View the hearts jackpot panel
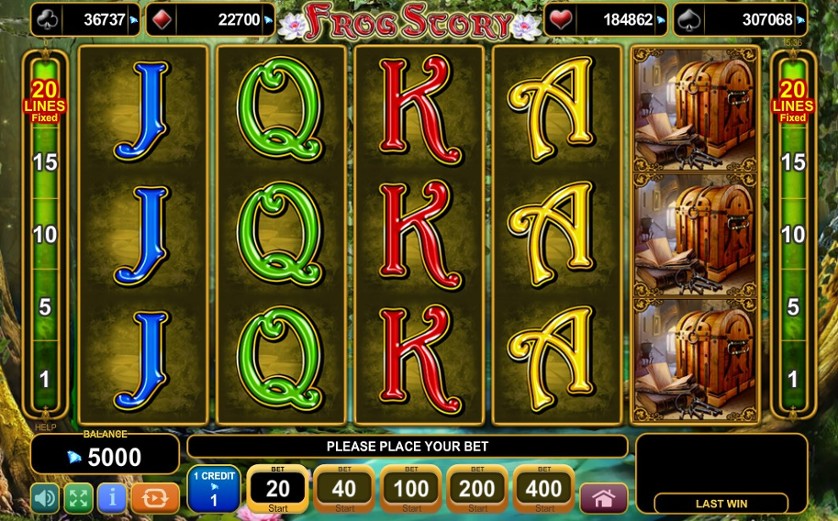The image size is (838, 521). (x=605, y=19)
